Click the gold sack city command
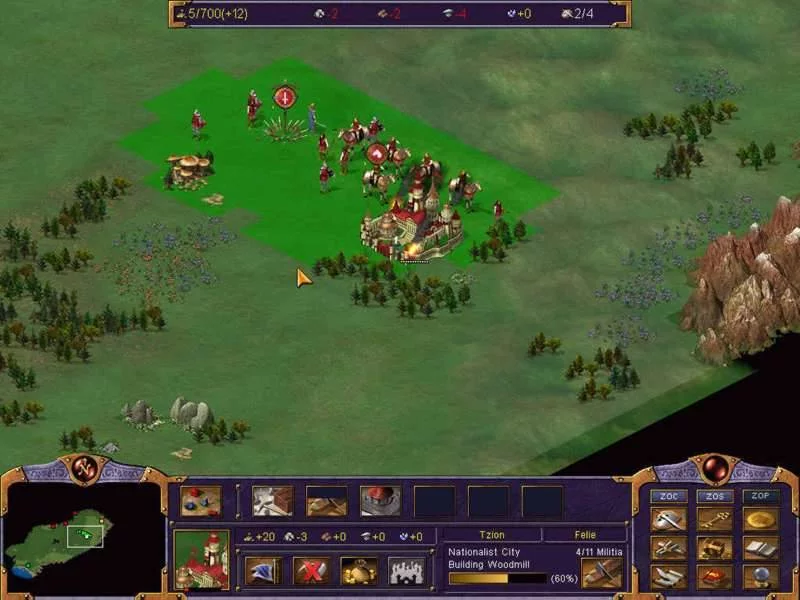The image size is (800, 600). [x=359, y=571]
